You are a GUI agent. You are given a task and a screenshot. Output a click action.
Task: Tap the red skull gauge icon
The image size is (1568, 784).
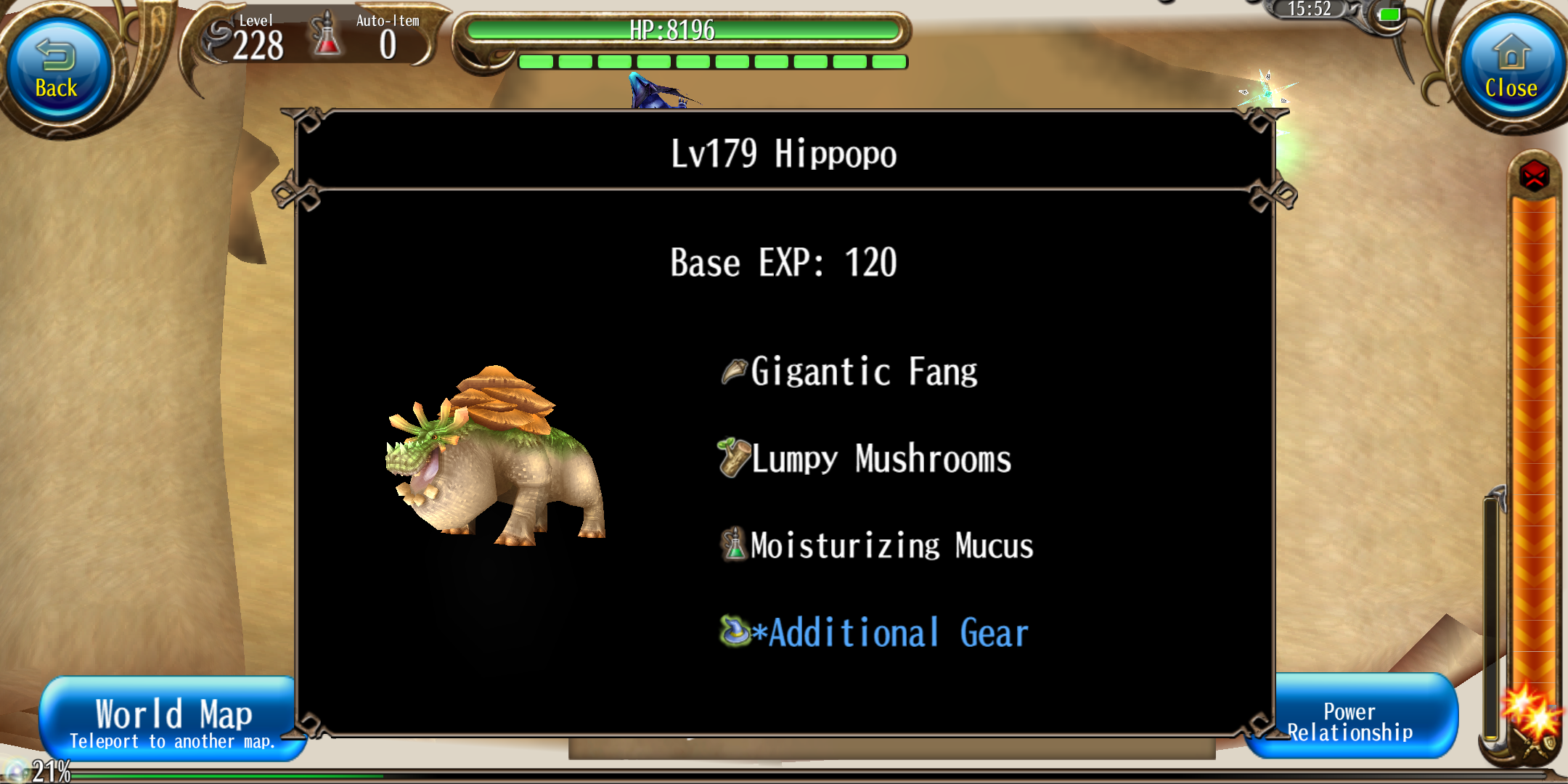pyautogui.click(x=1534, y=176)
